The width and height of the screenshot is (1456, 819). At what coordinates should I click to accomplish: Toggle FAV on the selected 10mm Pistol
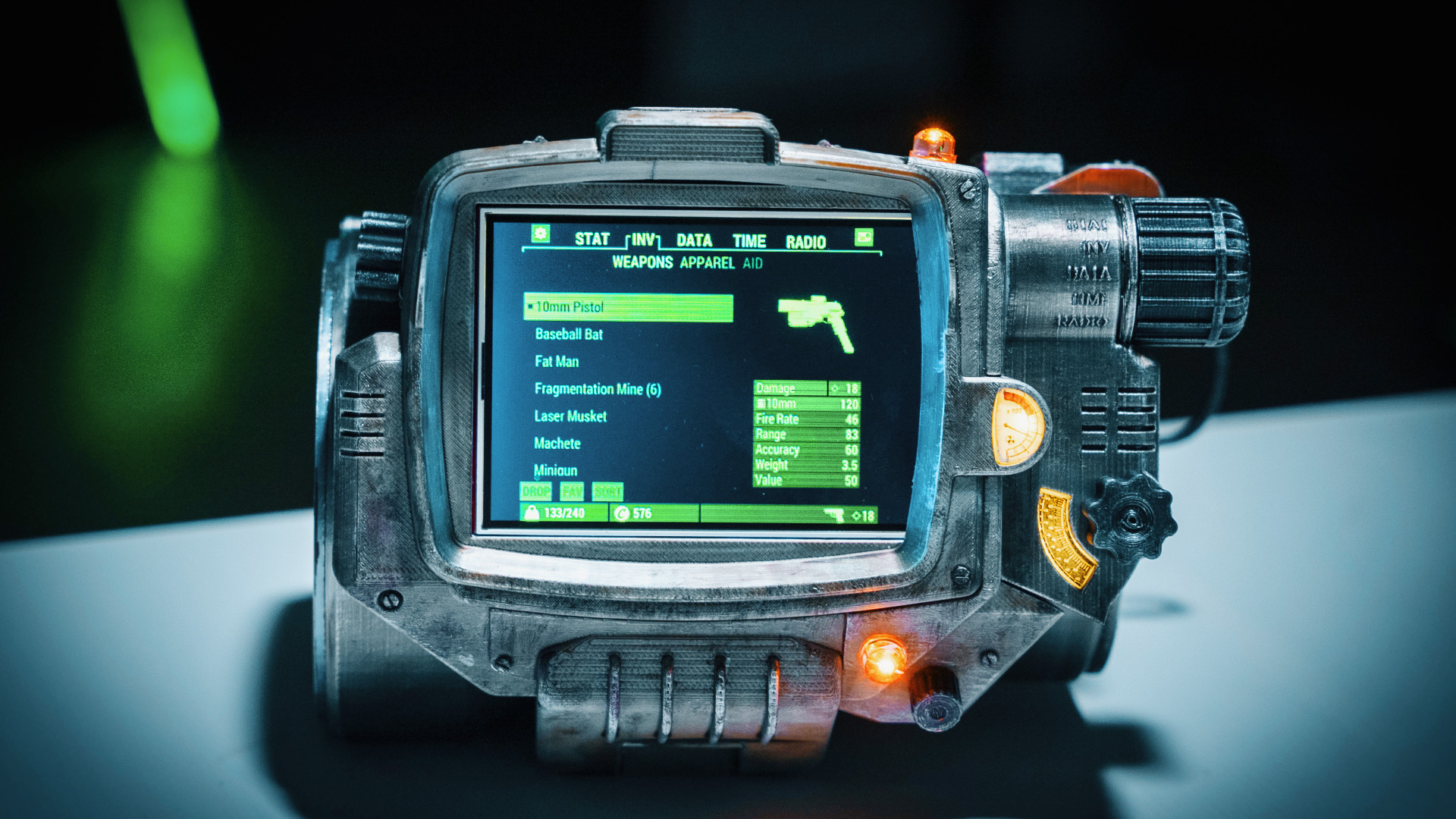pos(572,491)
